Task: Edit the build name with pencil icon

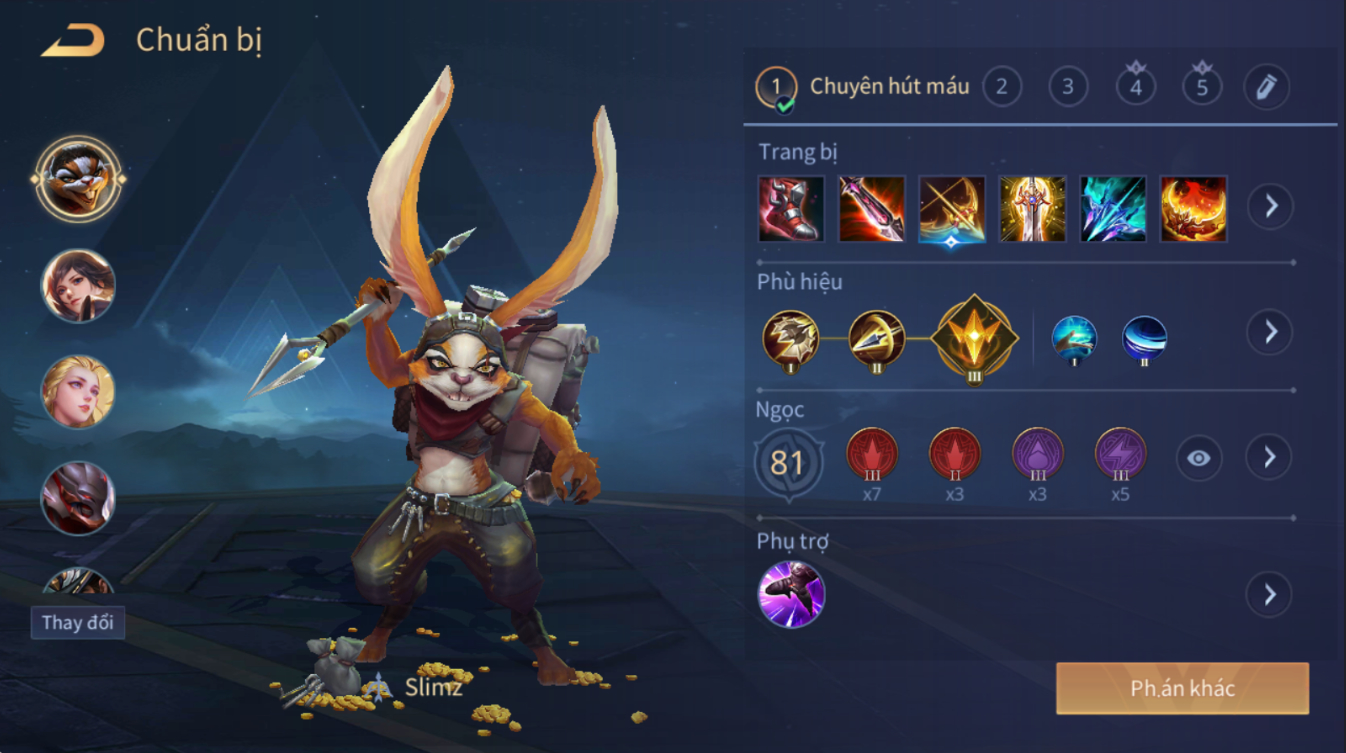Action: pyautogui.click(x=1267, y=87)
